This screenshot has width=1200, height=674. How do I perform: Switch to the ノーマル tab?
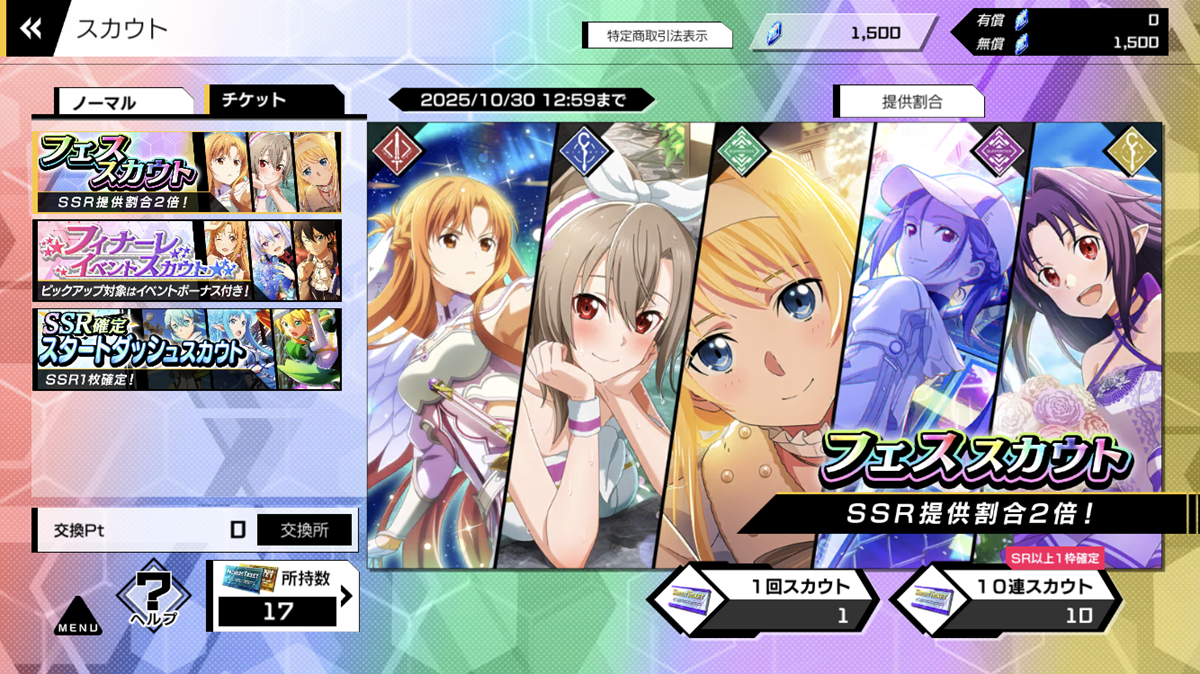[x=124, y=102]
